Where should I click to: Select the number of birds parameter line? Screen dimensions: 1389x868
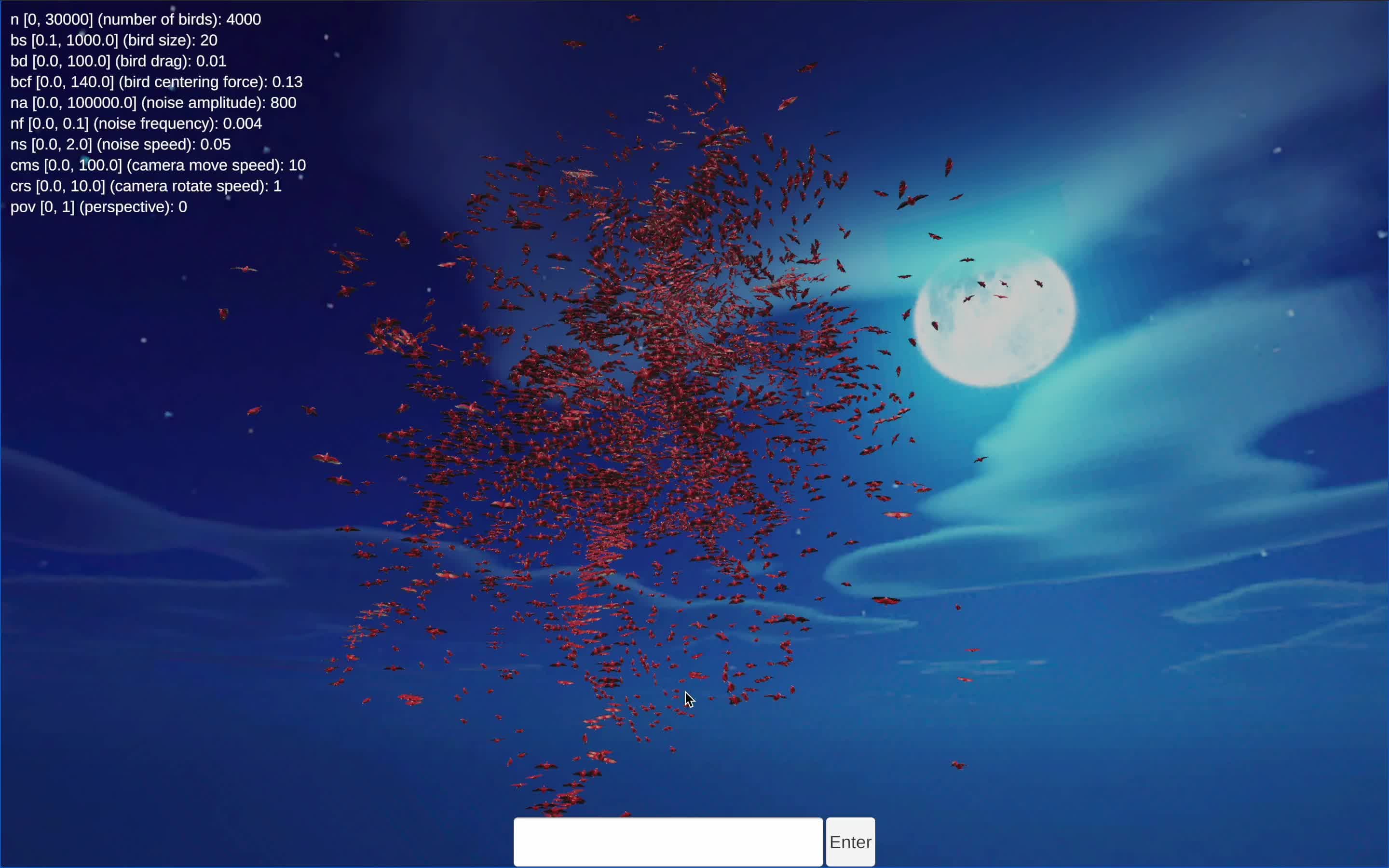coord(135,19)
